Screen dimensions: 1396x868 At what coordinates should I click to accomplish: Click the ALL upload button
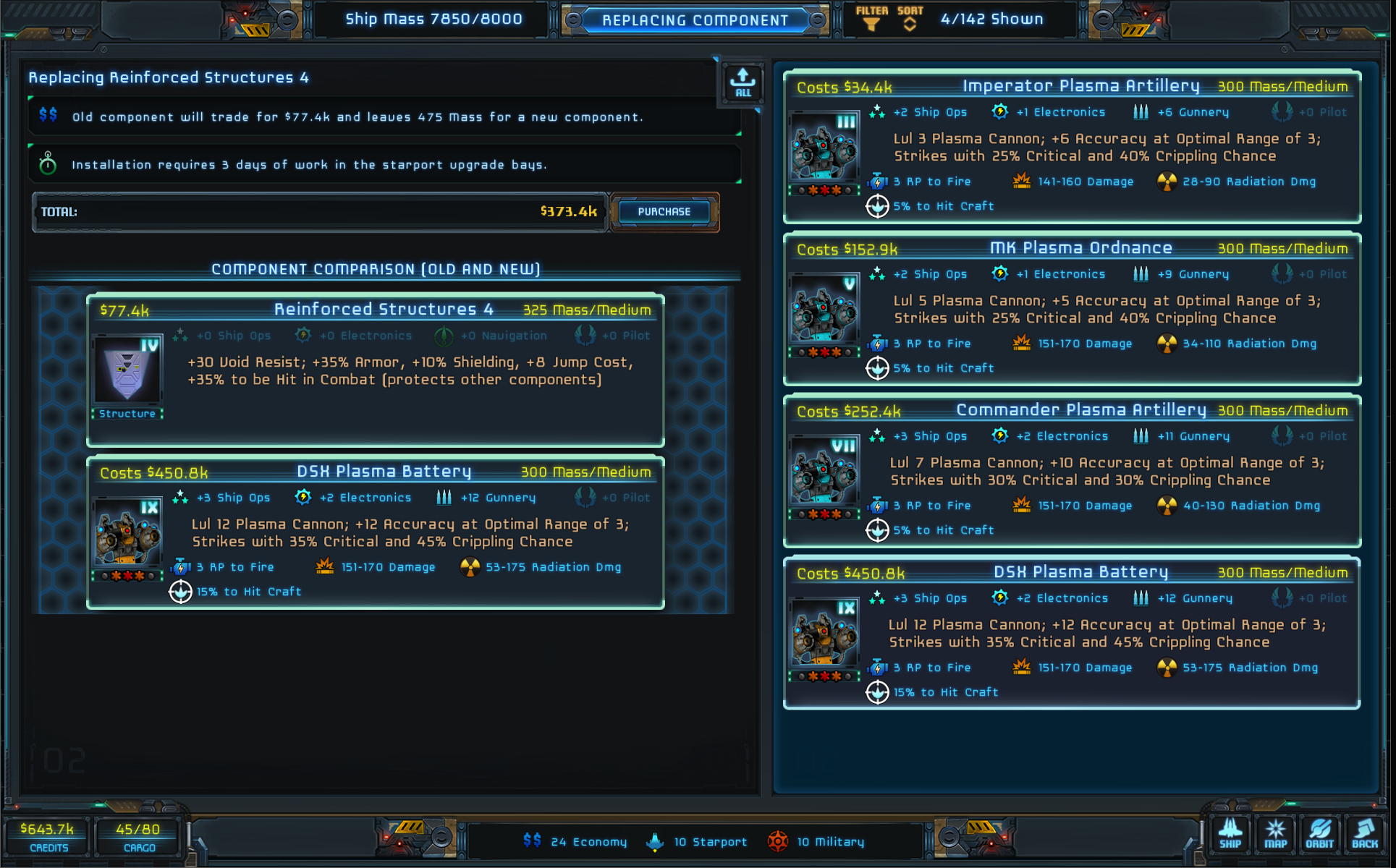click(x=743, y=82)
